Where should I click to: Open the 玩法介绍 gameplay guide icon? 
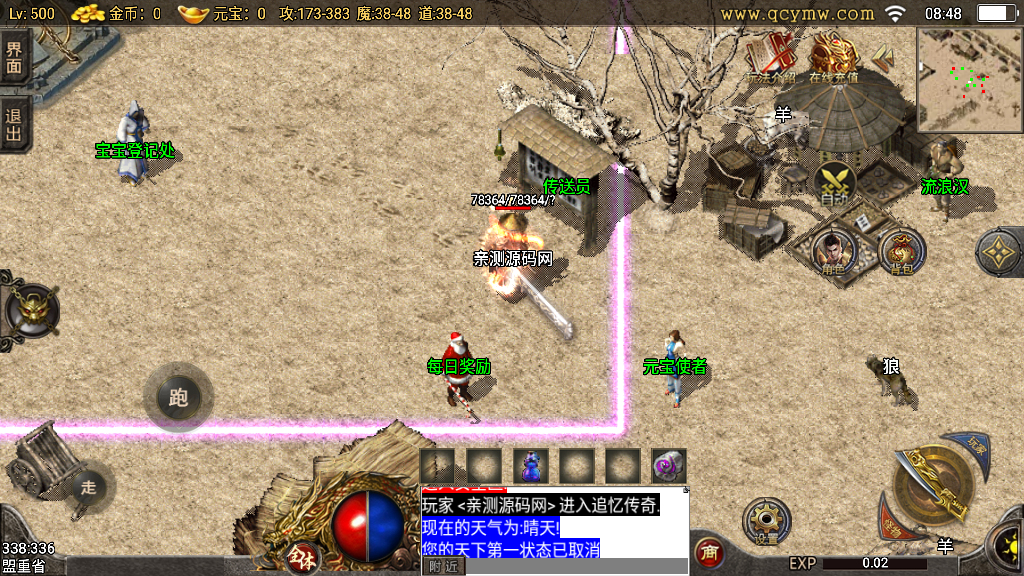tap(770, 58)
